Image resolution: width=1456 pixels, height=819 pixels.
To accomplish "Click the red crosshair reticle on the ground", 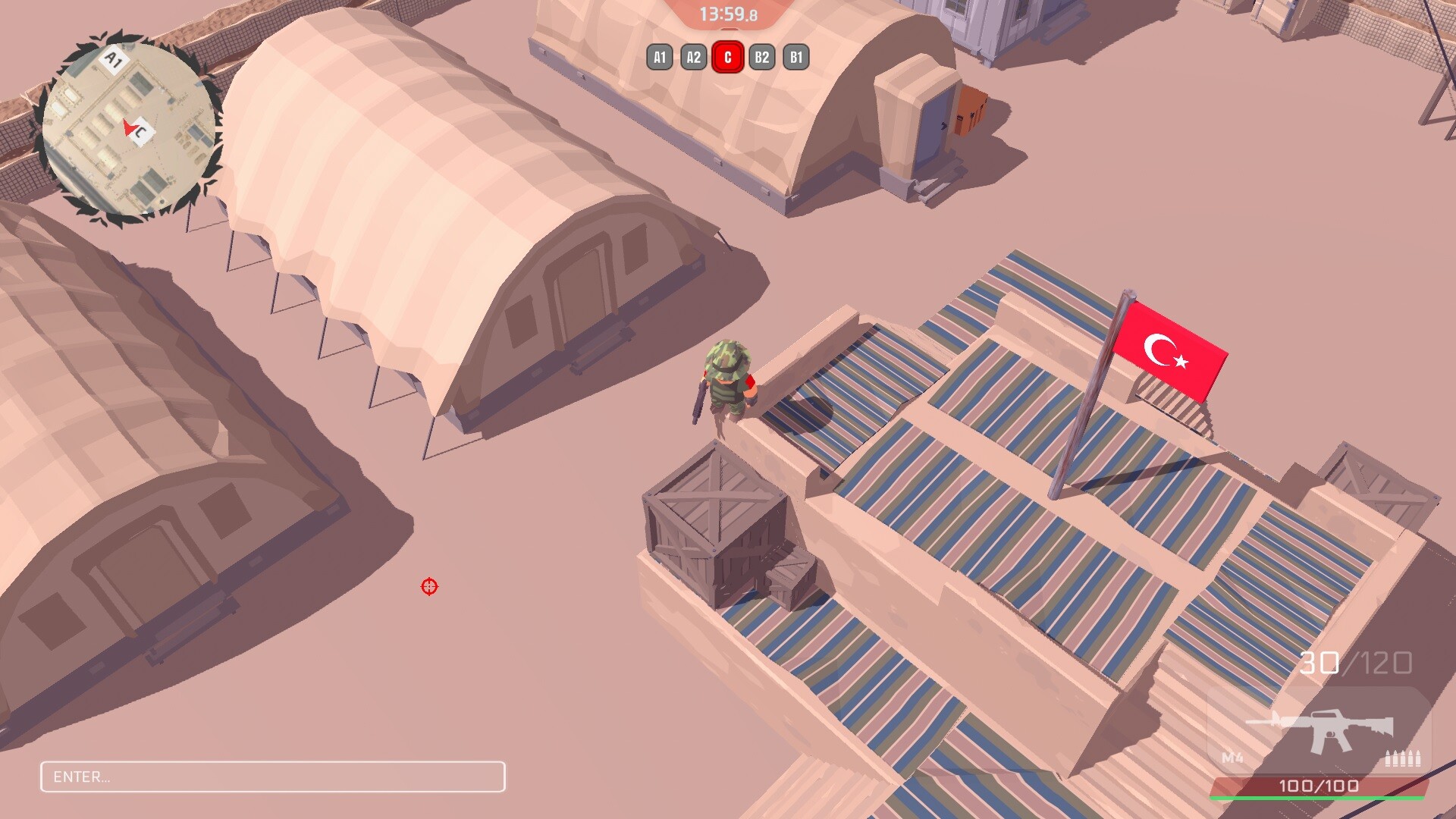I will pyautogui.click(x=429, y=587).
